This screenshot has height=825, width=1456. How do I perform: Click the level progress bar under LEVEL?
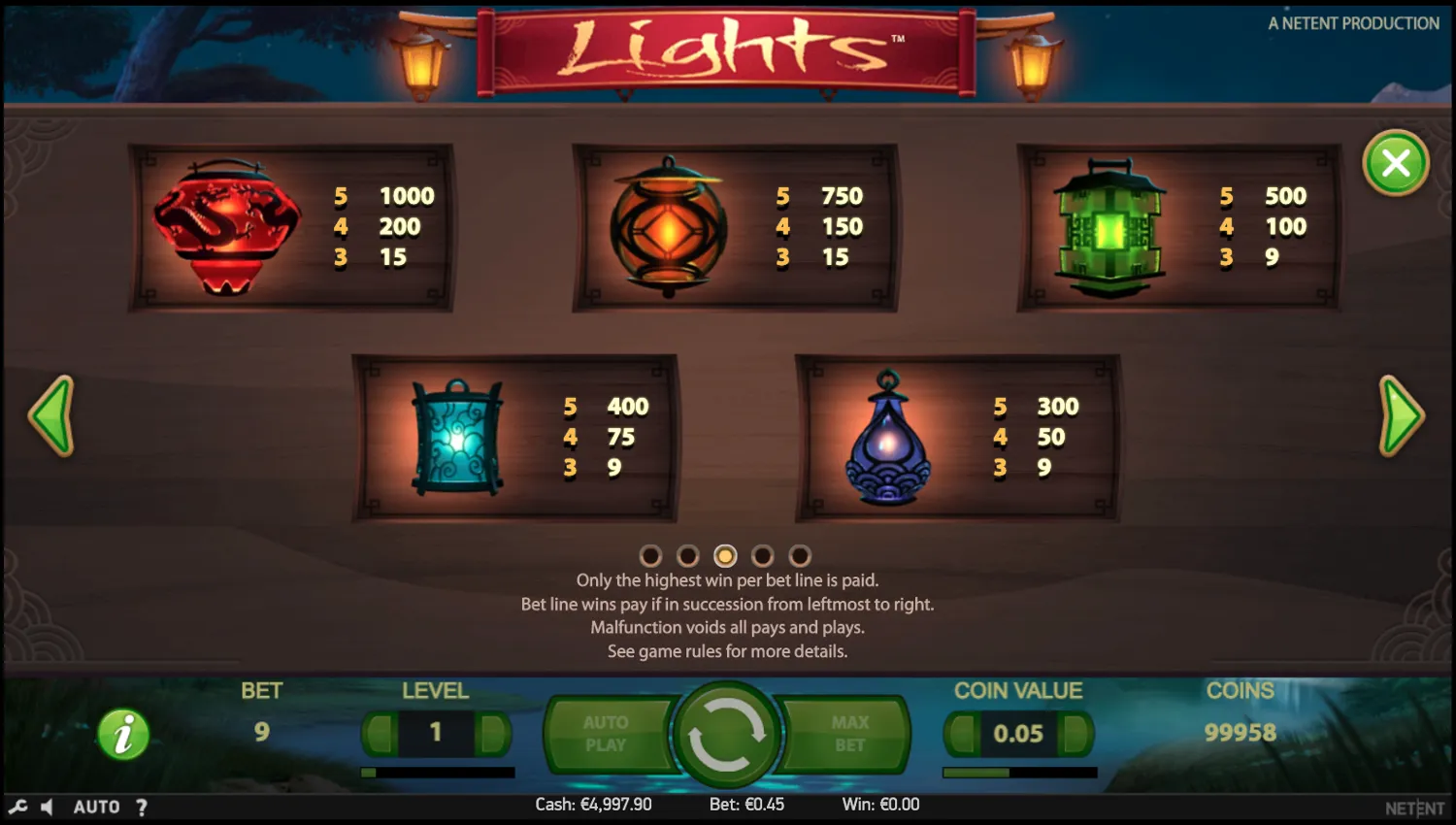(437, 772)
